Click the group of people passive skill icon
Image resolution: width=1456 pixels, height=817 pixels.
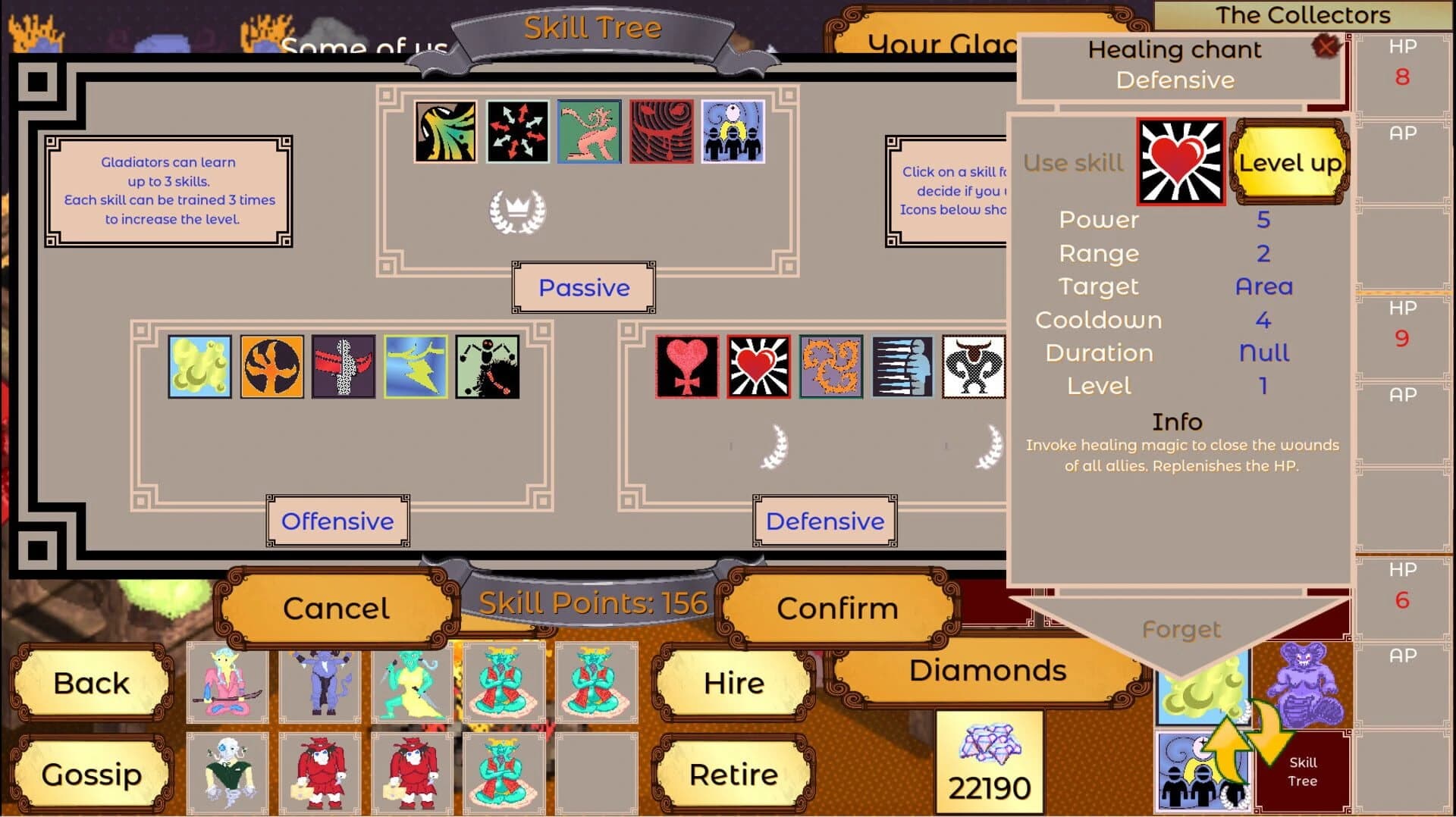pos(732,130)
